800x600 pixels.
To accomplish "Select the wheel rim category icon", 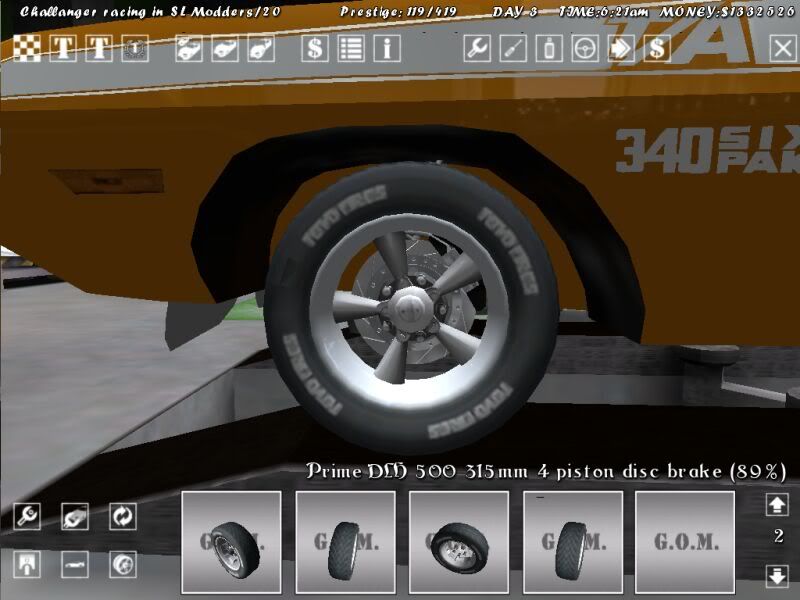I will [x=123, y=564].
